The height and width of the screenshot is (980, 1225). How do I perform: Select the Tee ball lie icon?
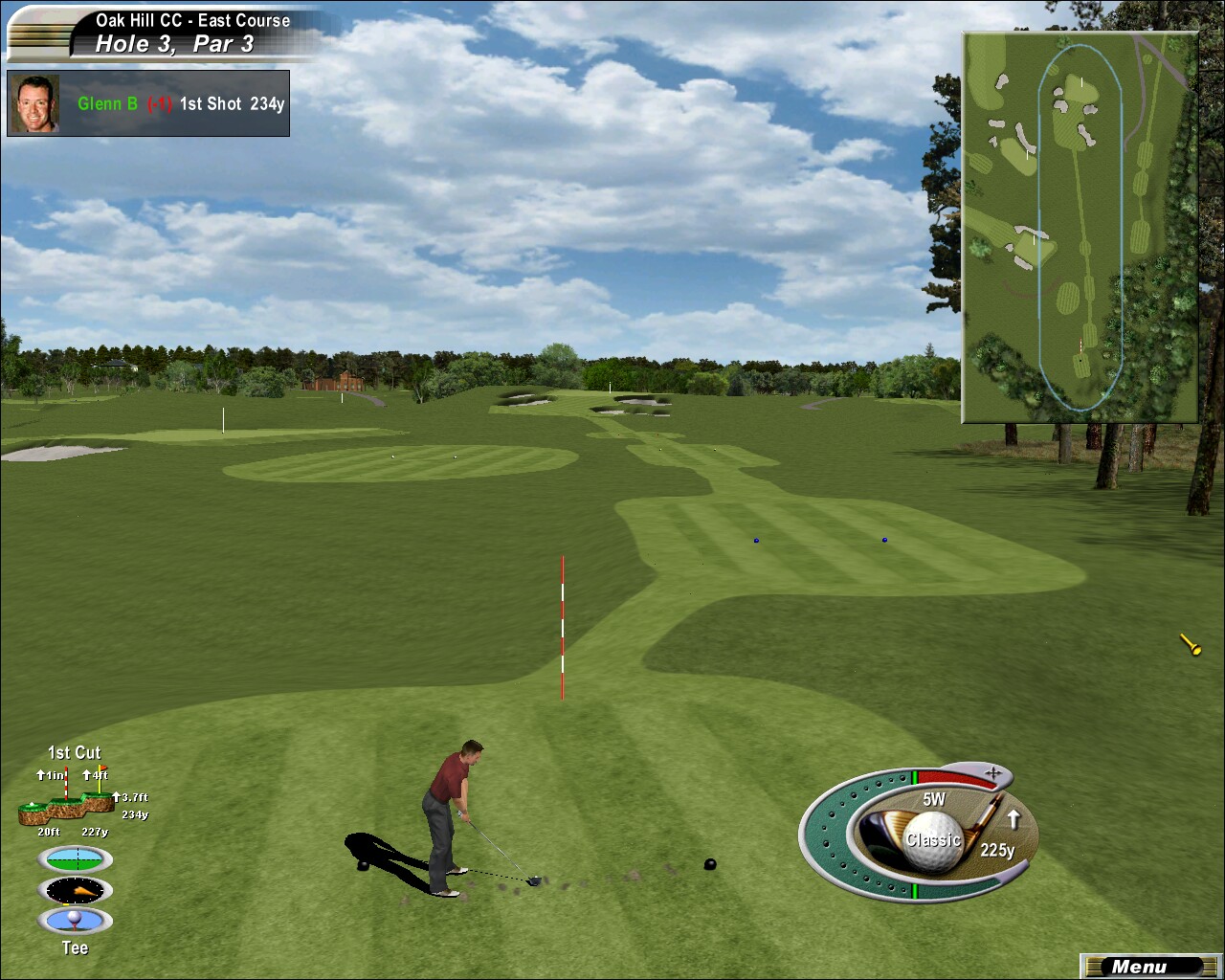(75, 921)
